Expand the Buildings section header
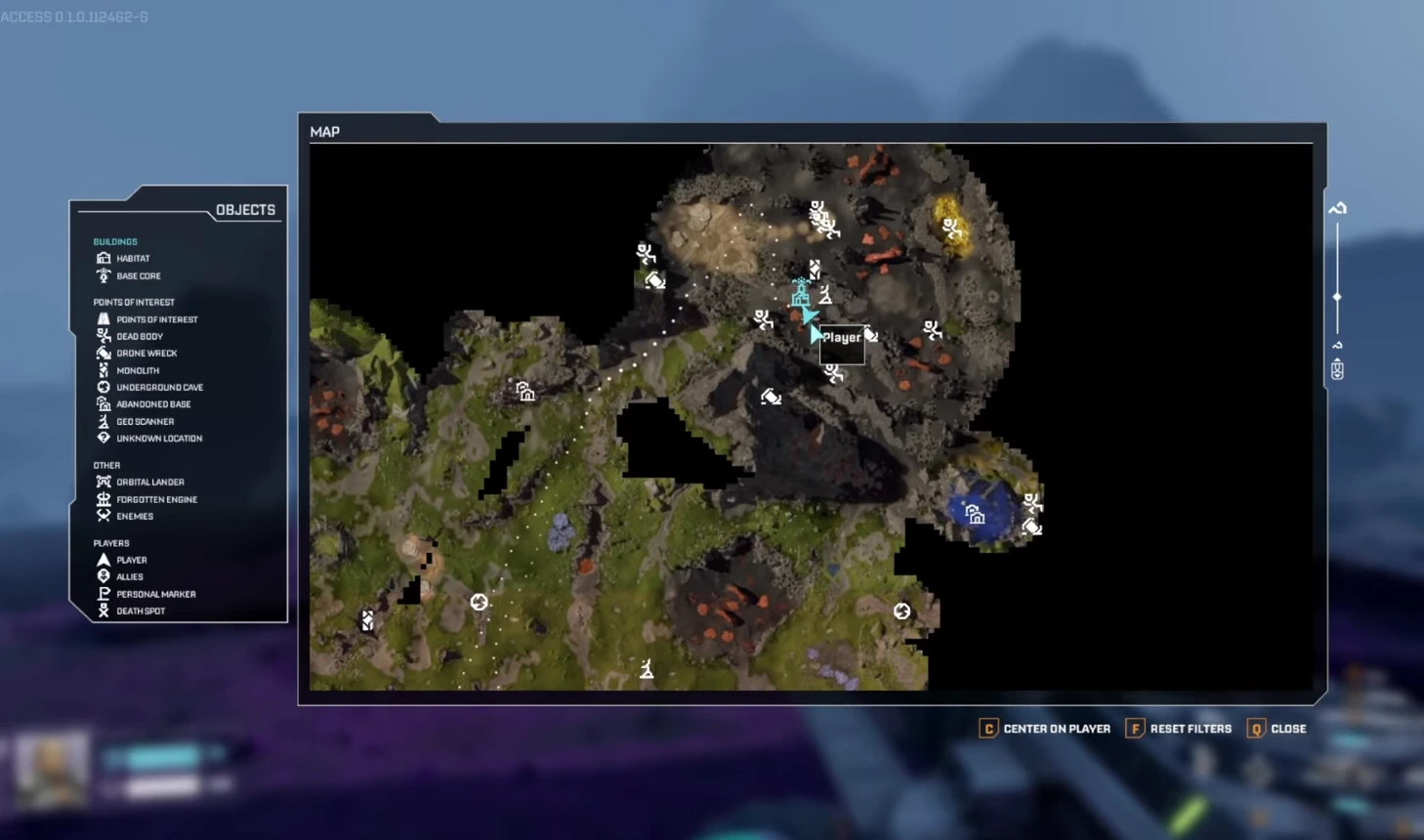This screenshot has width=1424, height=840. [115, 241]
